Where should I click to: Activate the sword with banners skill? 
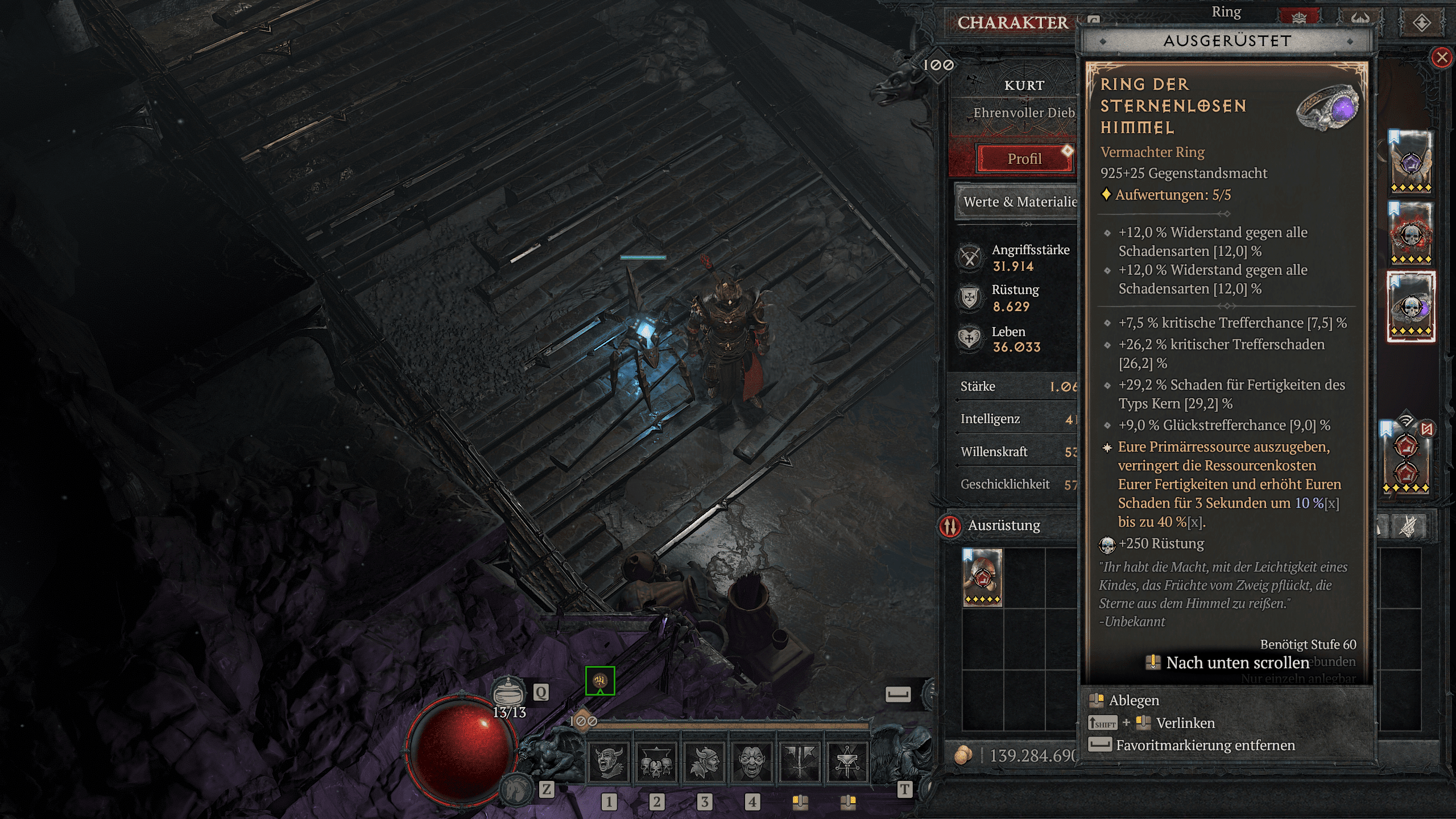(x=800, y=762)
